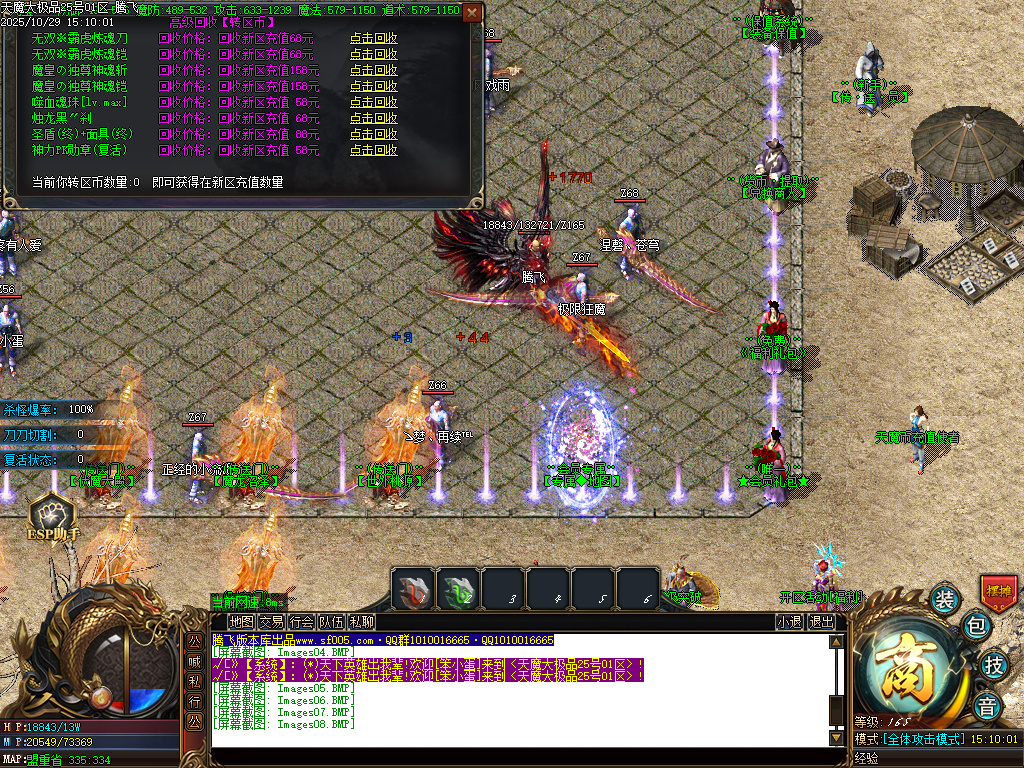Screen dimensions: 1024x768
Task: Close the 高级回收 recycle panel
Action: tap(472, 13)
